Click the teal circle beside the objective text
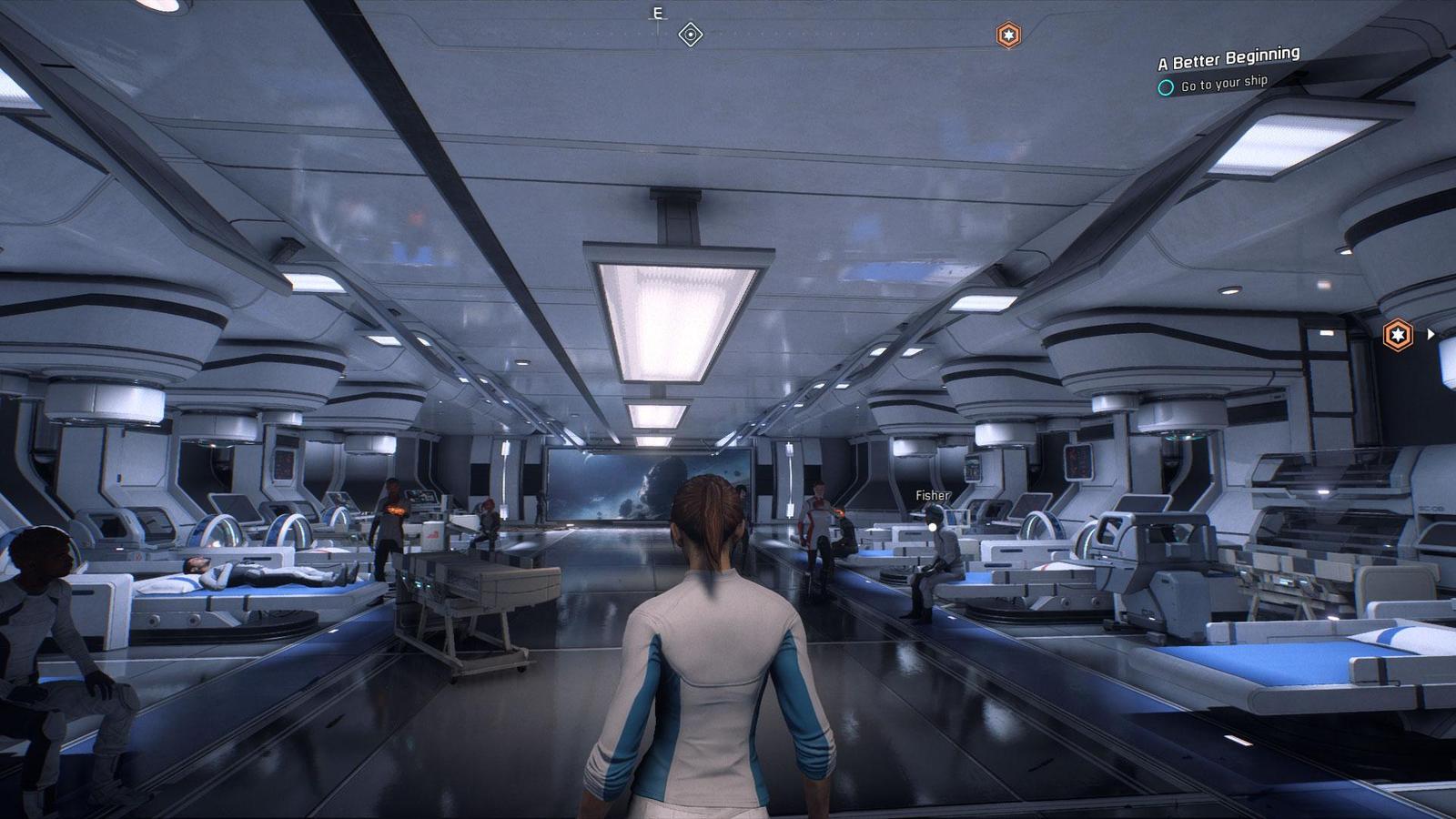1456x819 pixels. 1166,86
